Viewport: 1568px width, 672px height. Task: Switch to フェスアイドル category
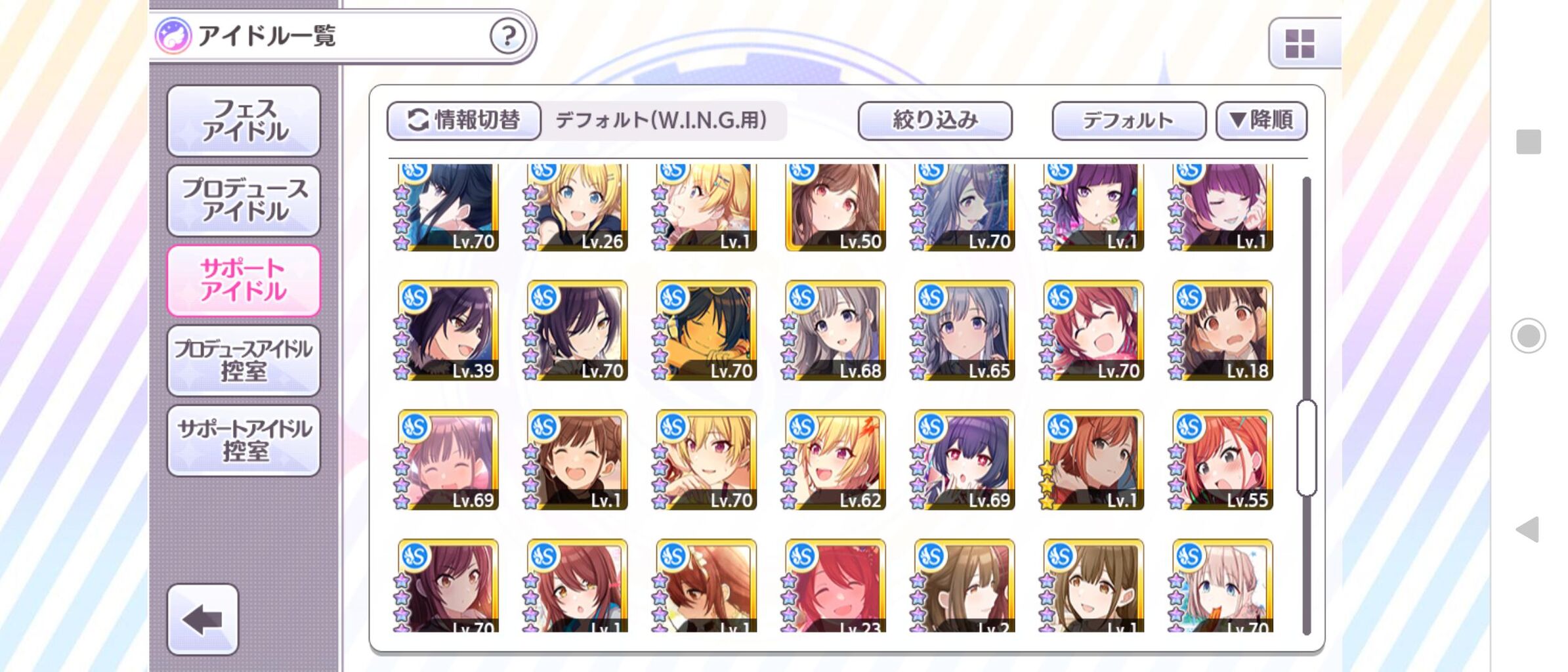pos(244,121)
